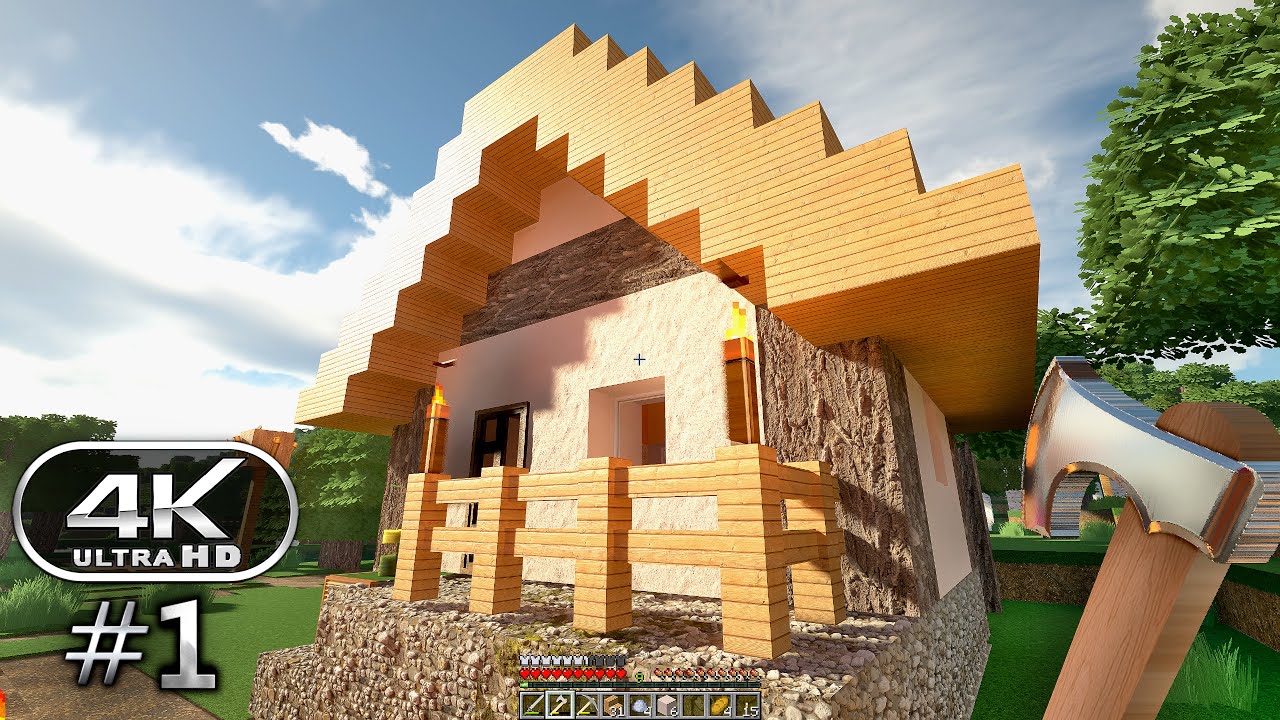The image size is (1280, 720).
Task: Select the axe in the highlighted hotbar slot
Action: [561, 704]
